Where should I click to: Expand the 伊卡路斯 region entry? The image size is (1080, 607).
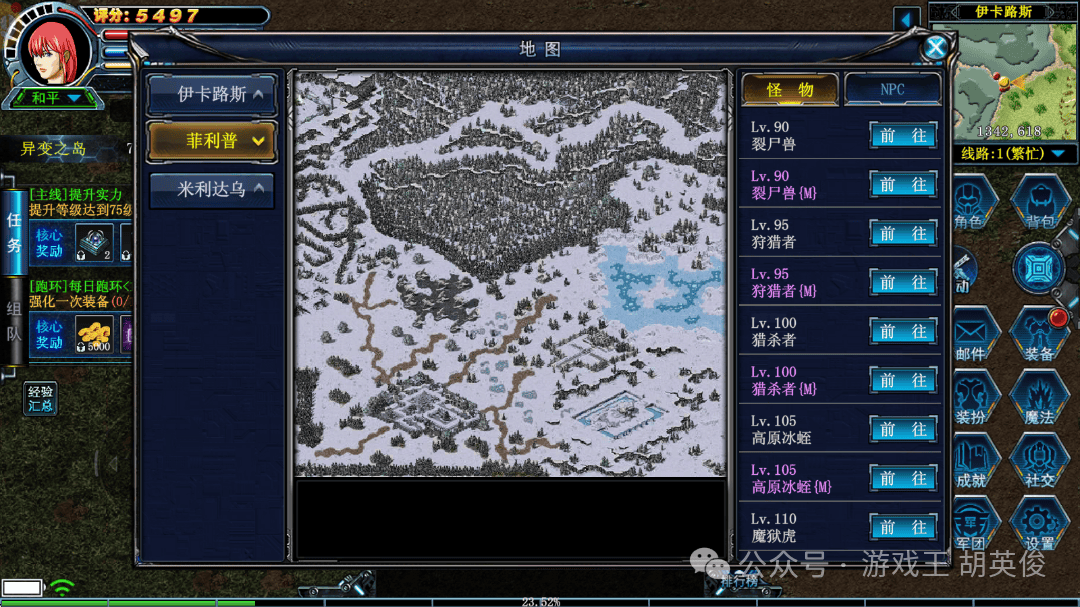[211, 95]
